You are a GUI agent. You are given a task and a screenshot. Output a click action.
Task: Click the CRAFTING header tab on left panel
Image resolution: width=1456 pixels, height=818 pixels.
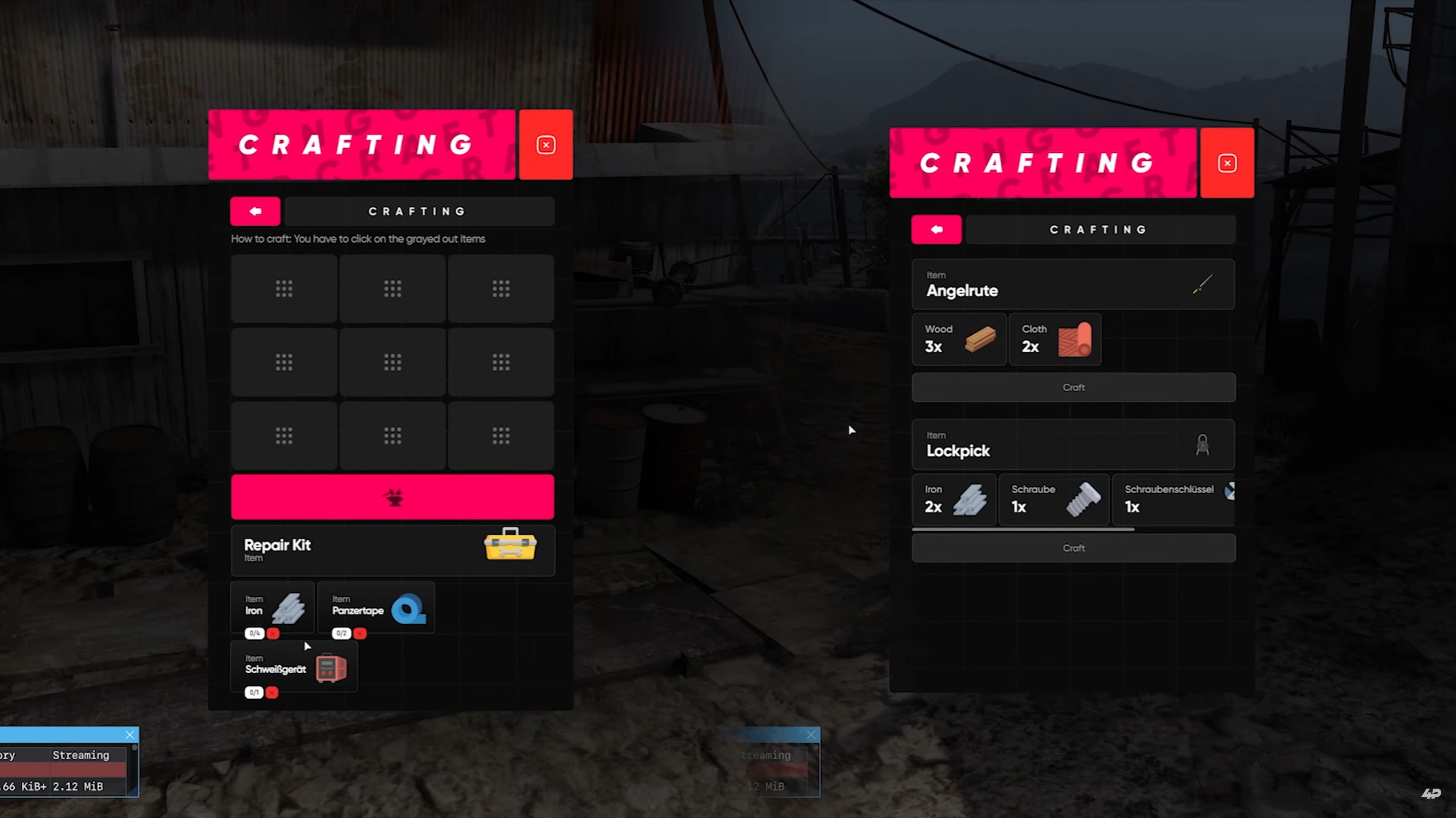(417, 211)
